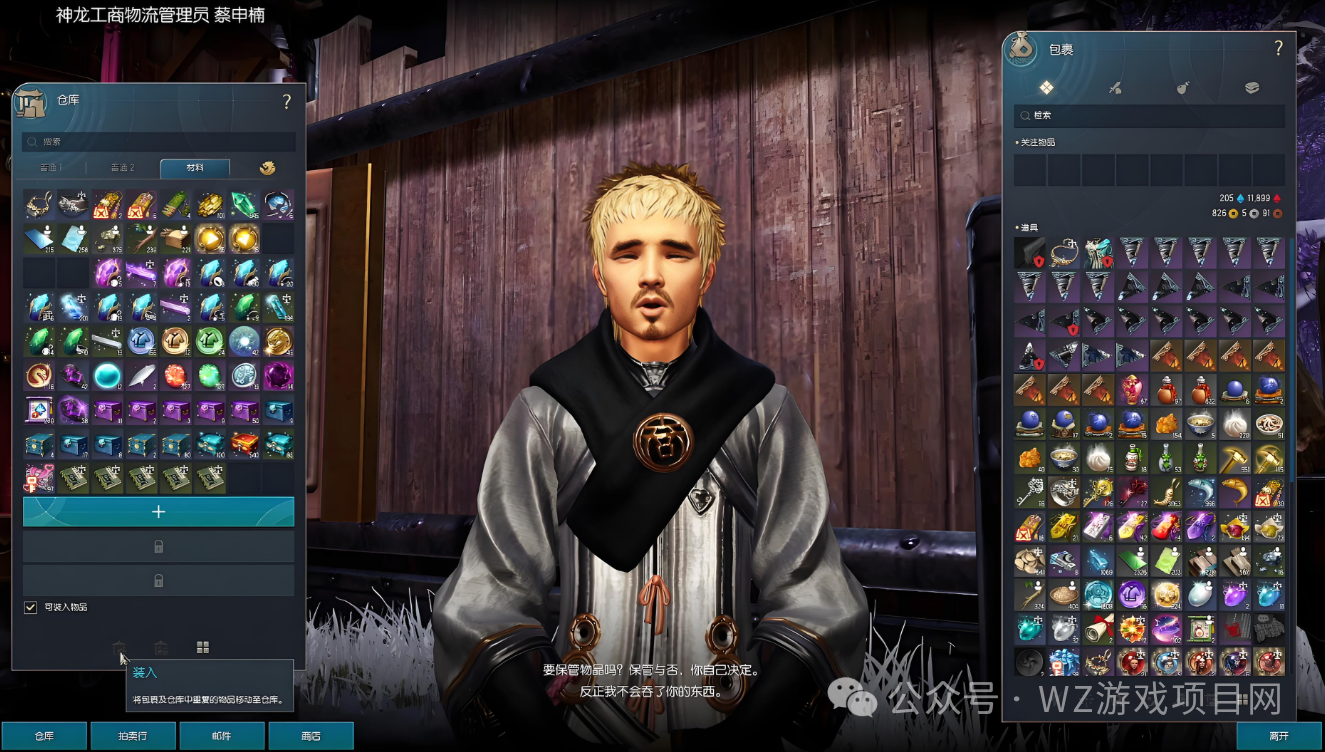Select the white feather in the warehouse
Screen dimensions: 1325x752
(x=142, y=376)
